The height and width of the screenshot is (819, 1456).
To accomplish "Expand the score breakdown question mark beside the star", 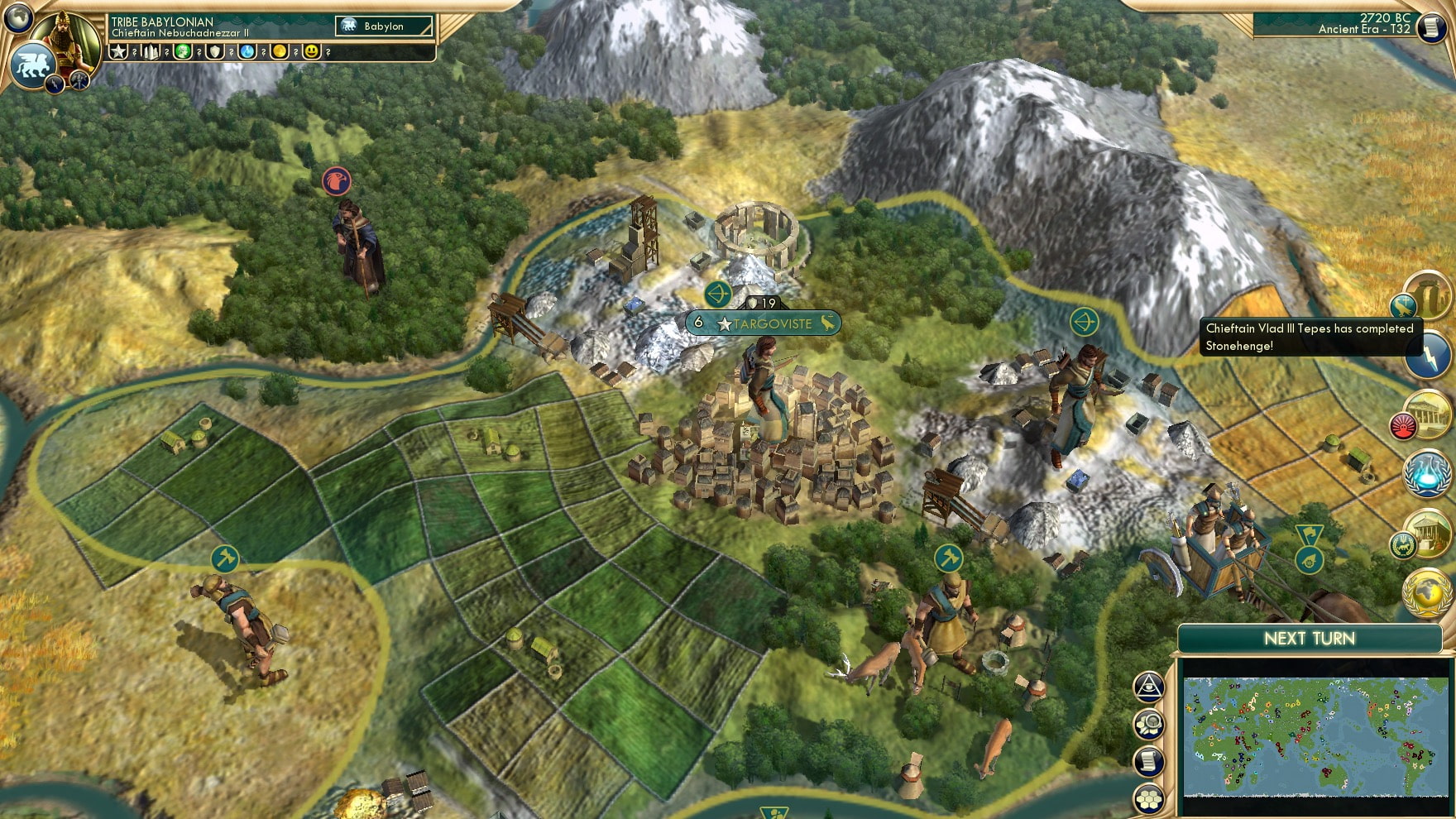I will [x=134, y=52].
